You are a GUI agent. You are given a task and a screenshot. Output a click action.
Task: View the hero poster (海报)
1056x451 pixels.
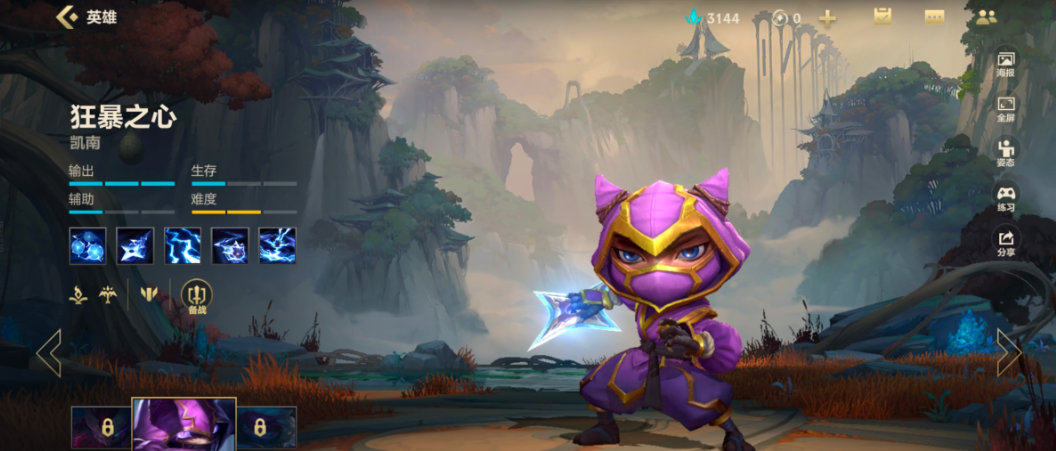pyautogui.click(x=1005, y=65)
